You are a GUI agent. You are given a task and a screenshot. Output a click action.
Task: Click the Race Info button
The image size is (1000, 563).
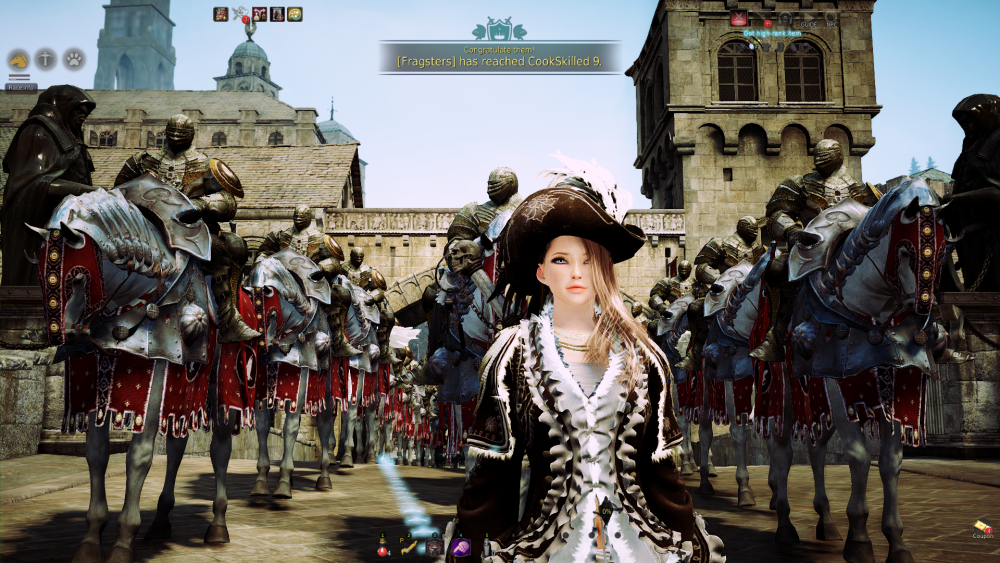[x=22, y=87]
